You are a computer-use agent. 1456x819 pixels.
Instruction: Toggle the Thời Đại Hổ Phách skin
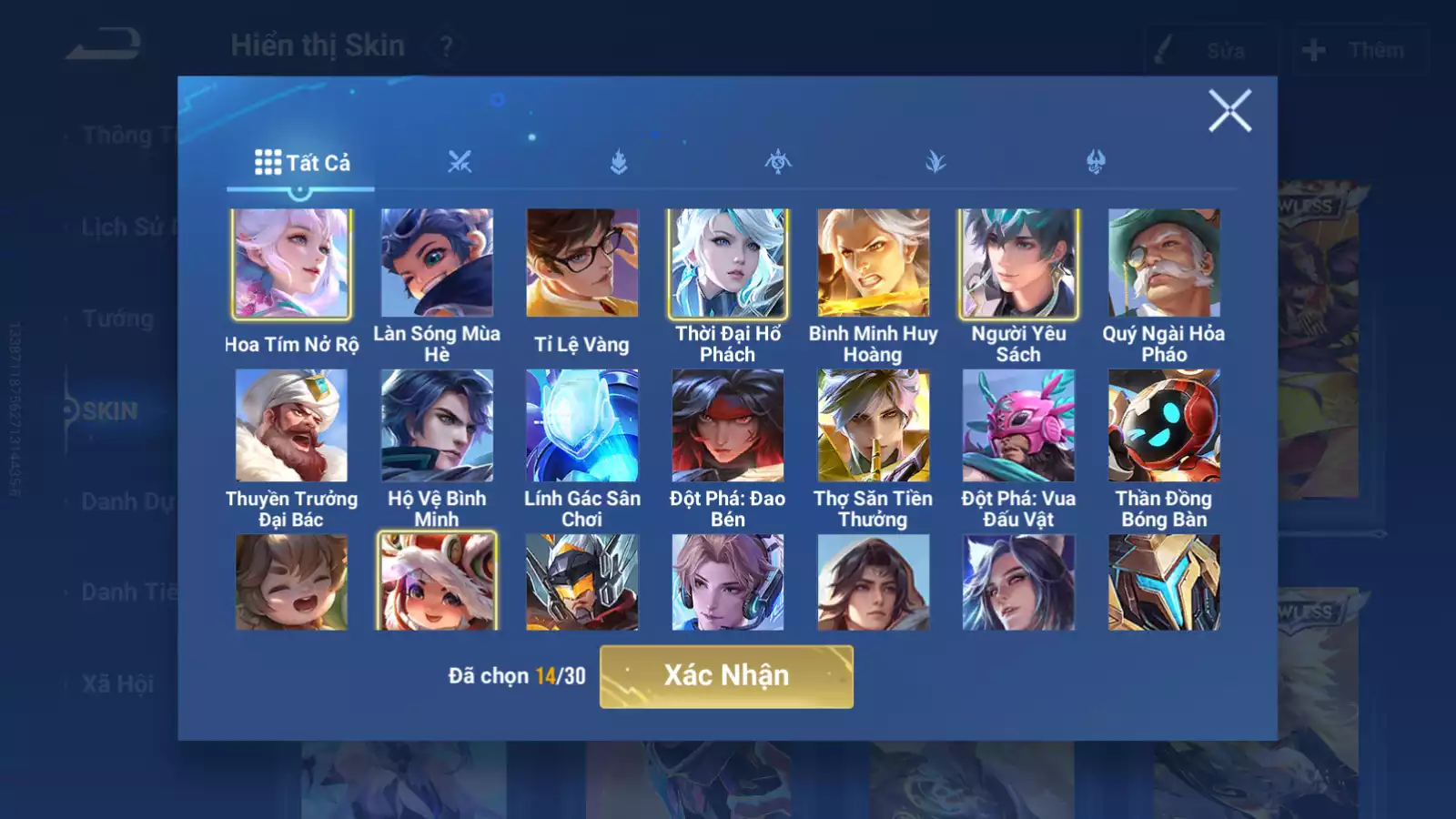(x=728, y=264)
